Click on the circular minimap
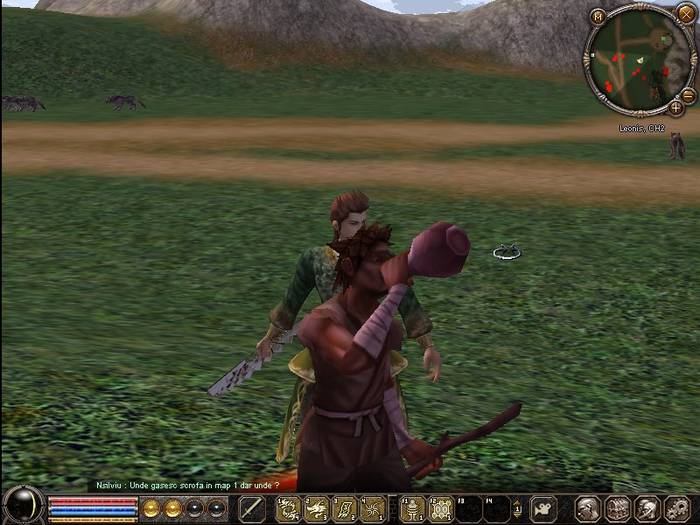 [638, 60]
